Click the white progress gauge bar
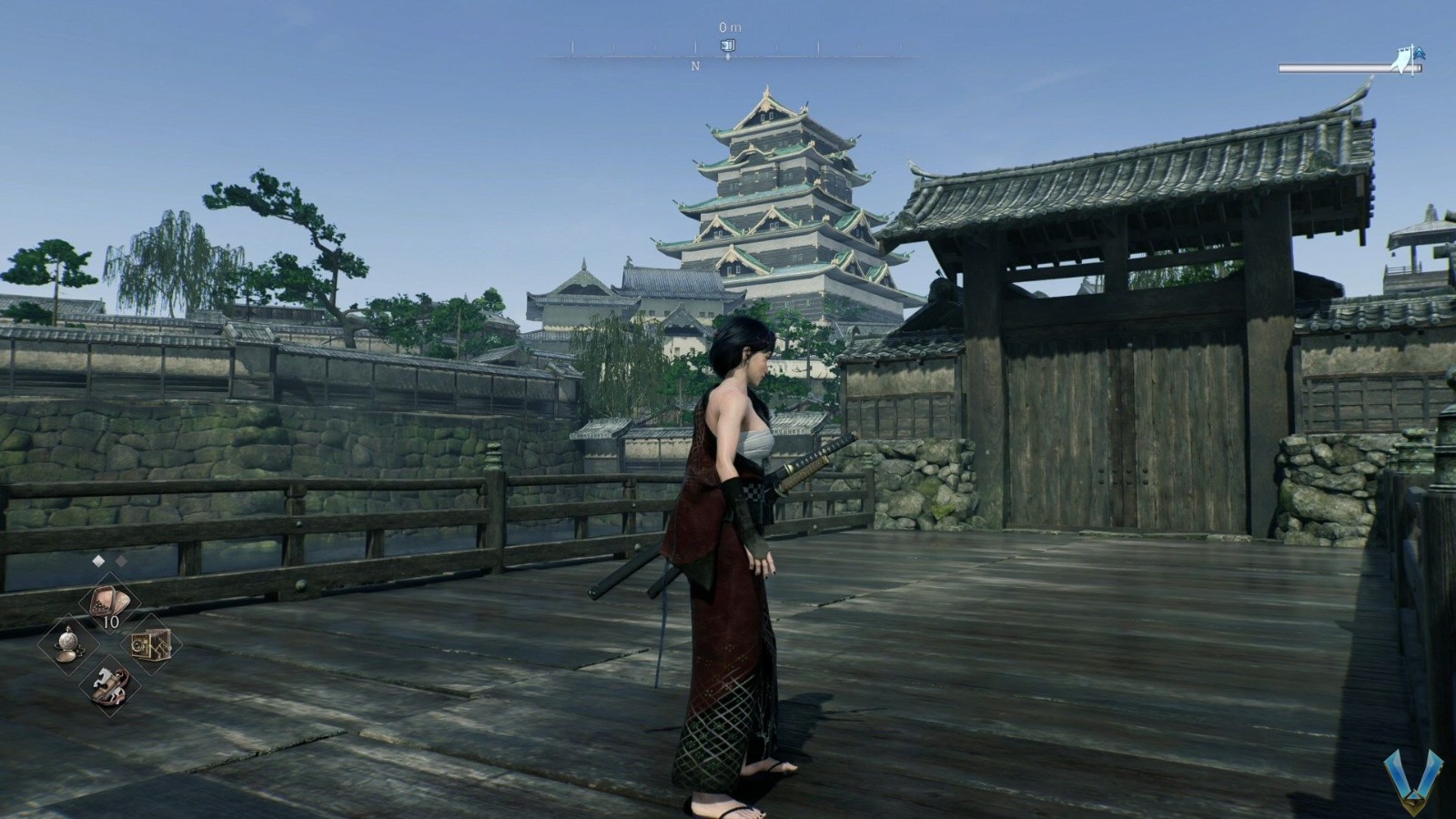The width and height of the screenshot is (1456, 819). coord(1329,66)
